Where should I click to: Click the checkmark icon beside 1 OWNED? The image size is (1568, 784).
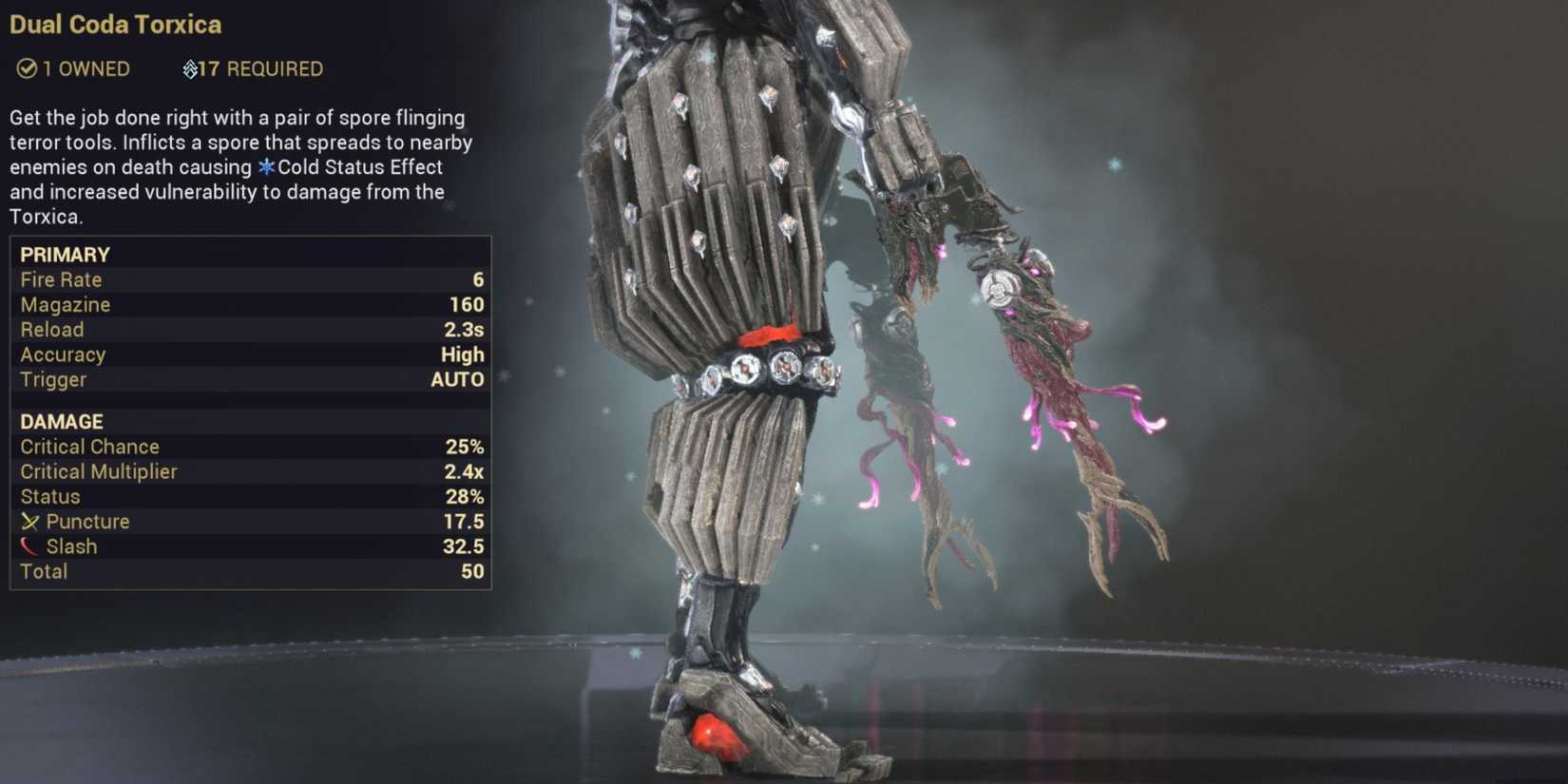27,68
